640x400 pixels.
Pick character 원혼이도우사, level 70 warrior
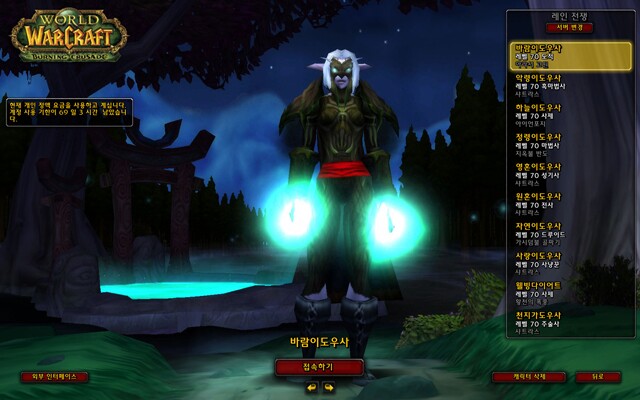[x=572, y=203]
